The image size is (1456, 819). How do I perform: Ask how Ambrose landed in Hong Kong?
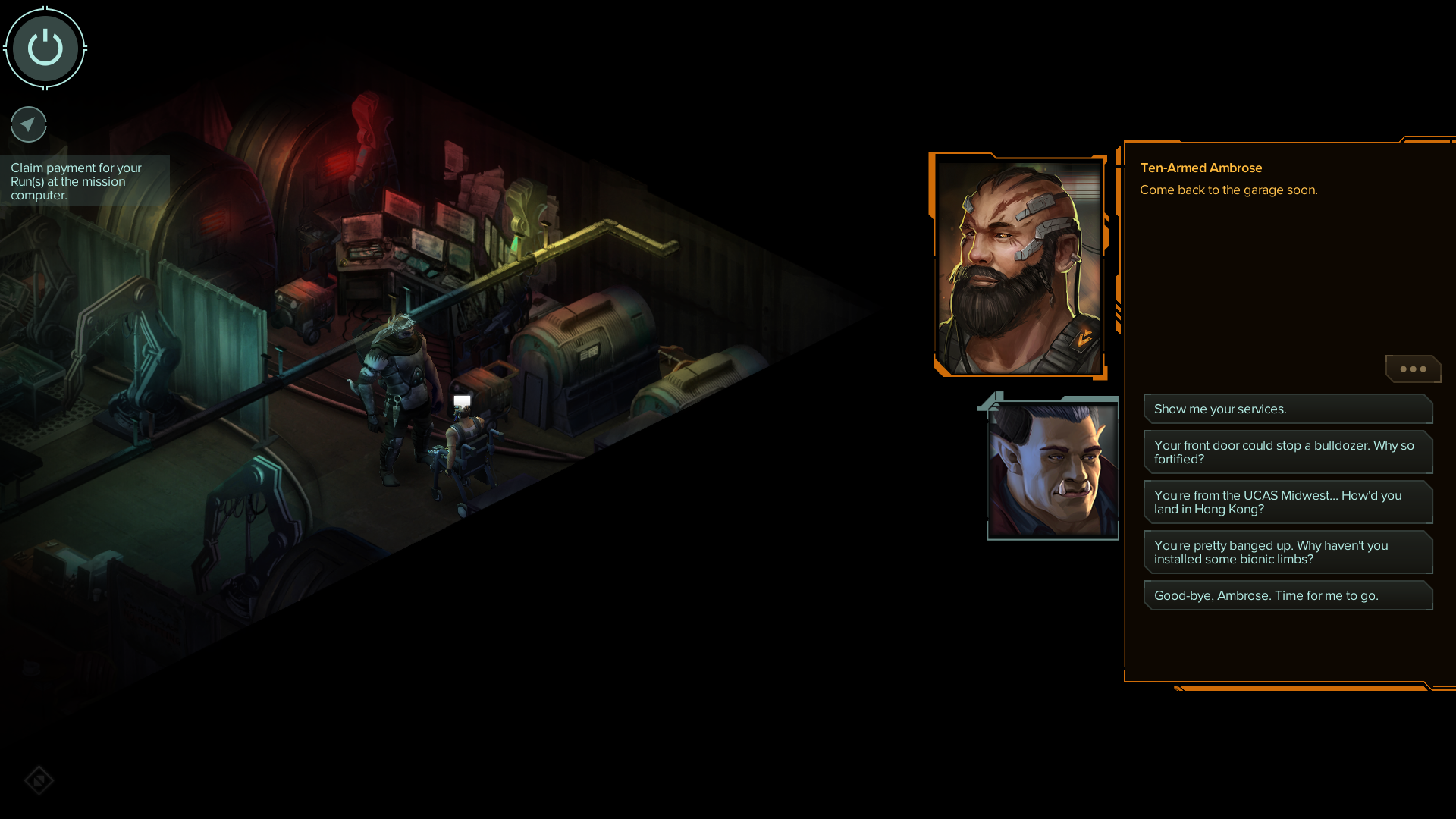[x=1287, y=502]
